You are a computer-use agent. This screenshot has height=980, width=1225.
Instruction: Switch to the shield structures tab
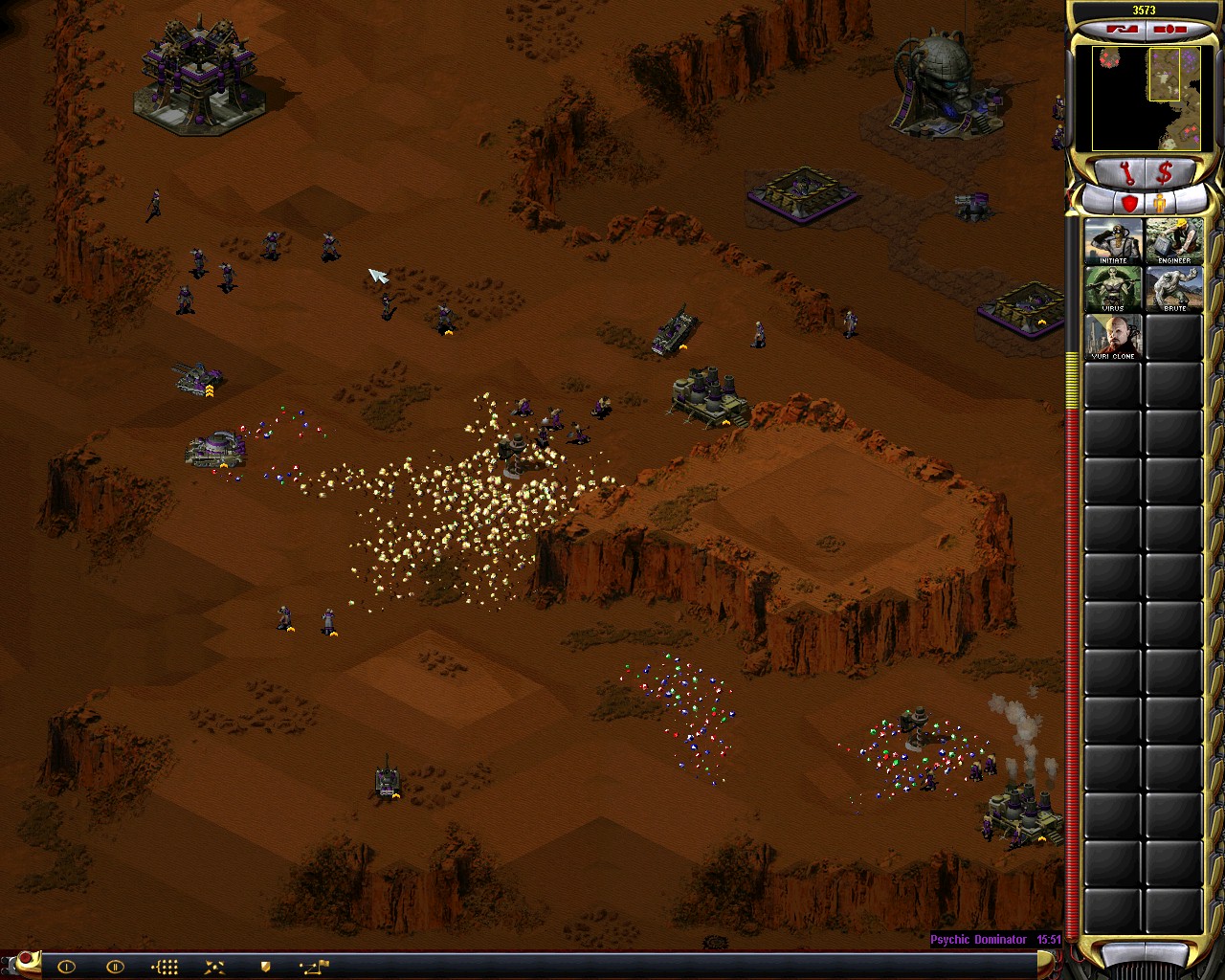click(1130, 201)
